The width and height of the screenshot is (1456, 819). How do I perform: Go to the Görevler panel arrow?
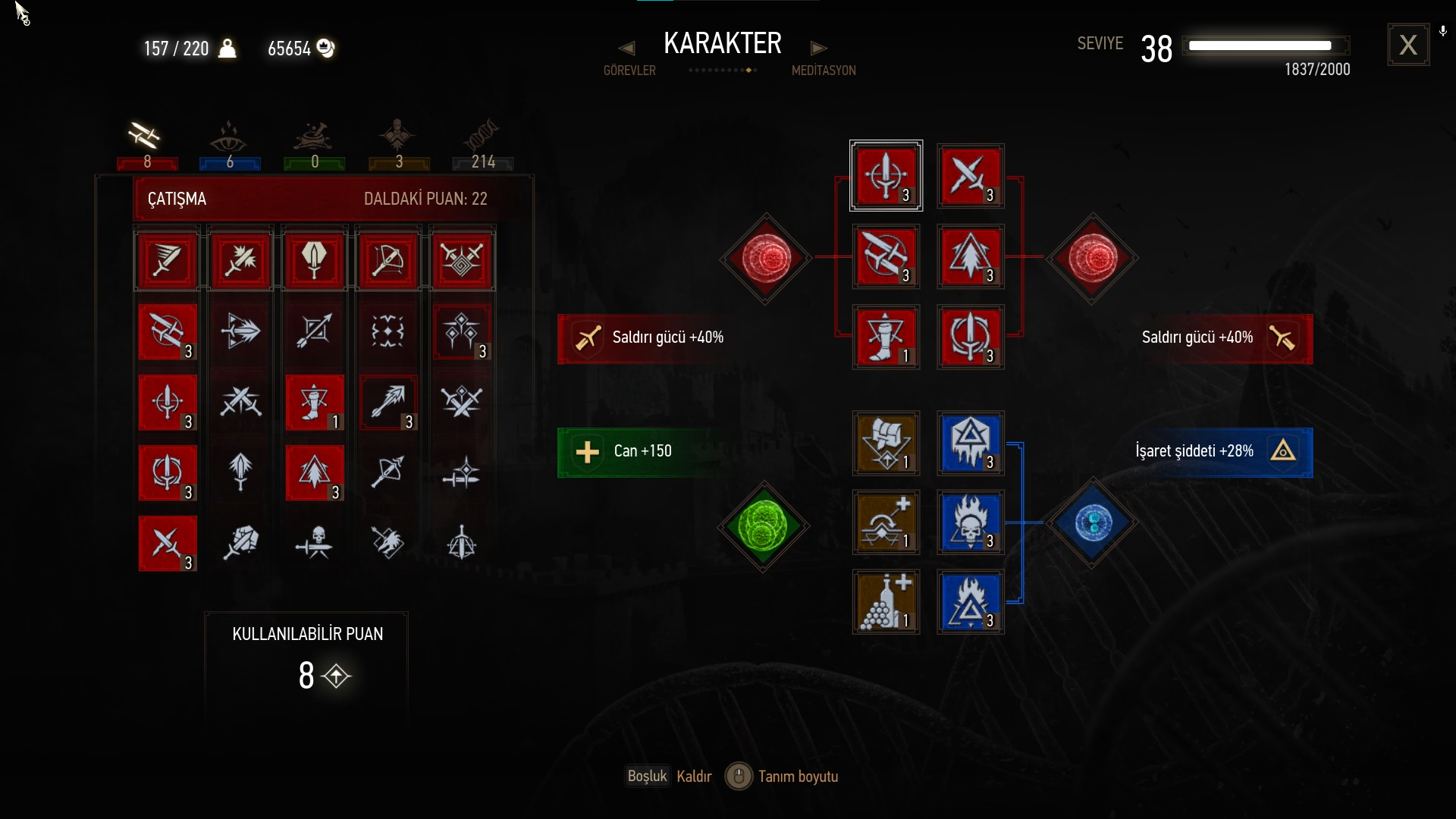pos(626,49)
